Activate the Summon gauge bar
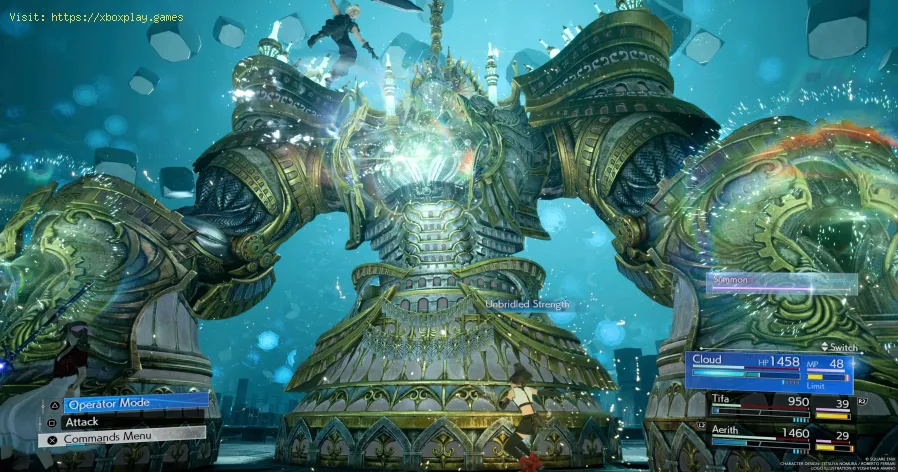Screen dimensions: 898x472 (x=782, y=282)
